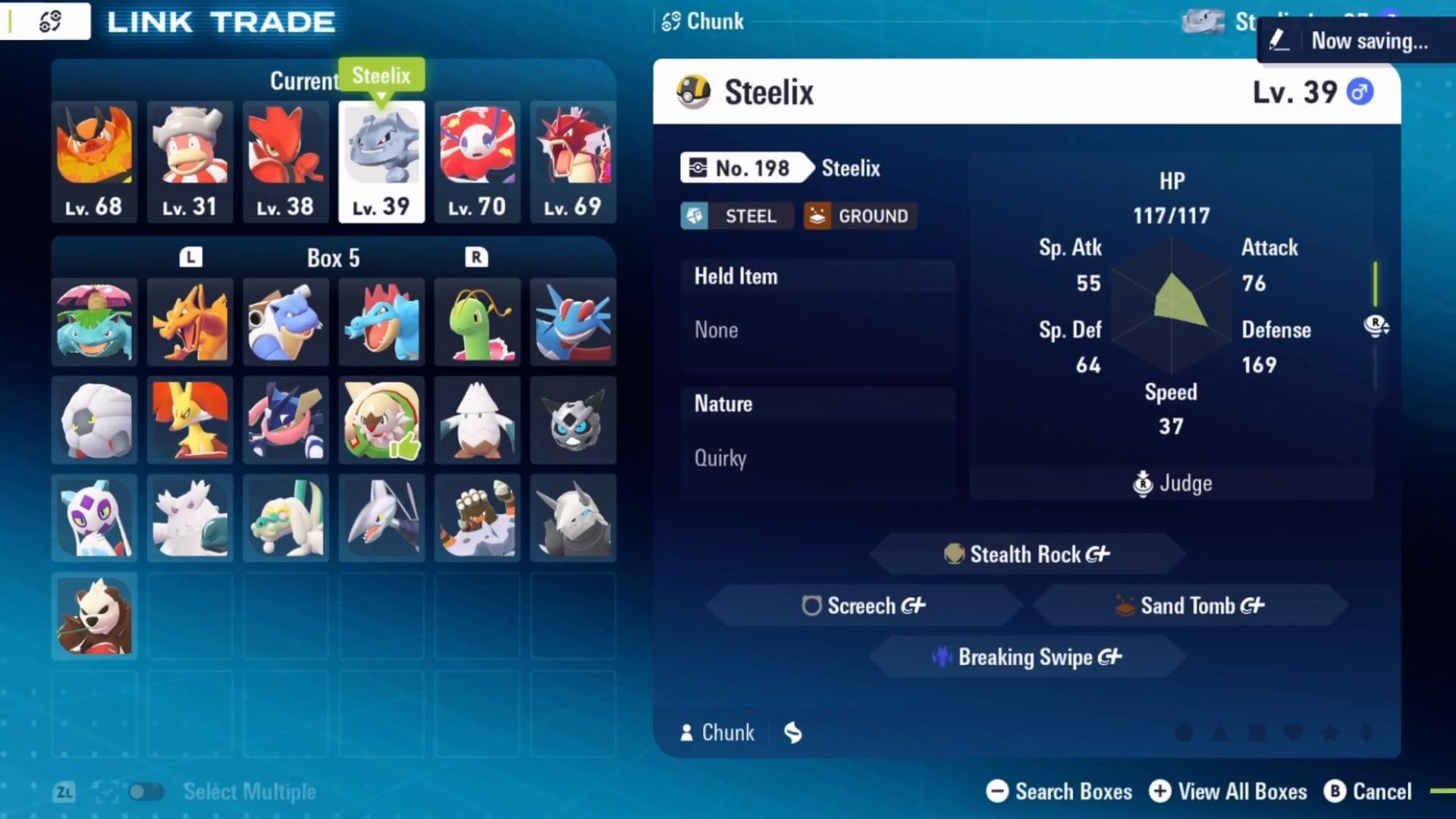Click the Steelix nametag above the party
Screen dimensions: 1456x819
pyautogui.click(x=381, y=75)
